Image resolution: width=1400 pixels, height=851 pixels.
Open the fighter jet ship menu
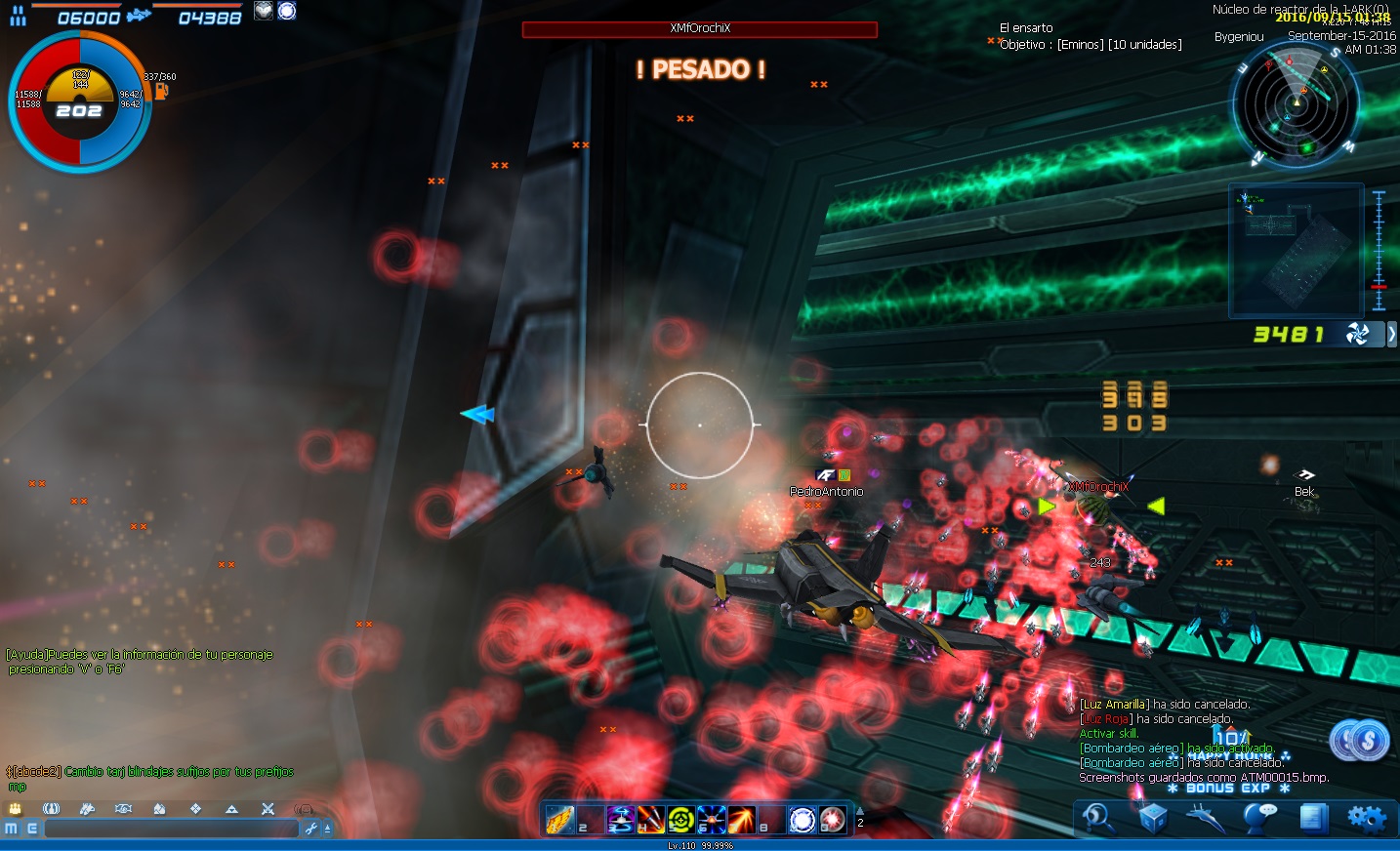click(1206, 818)
